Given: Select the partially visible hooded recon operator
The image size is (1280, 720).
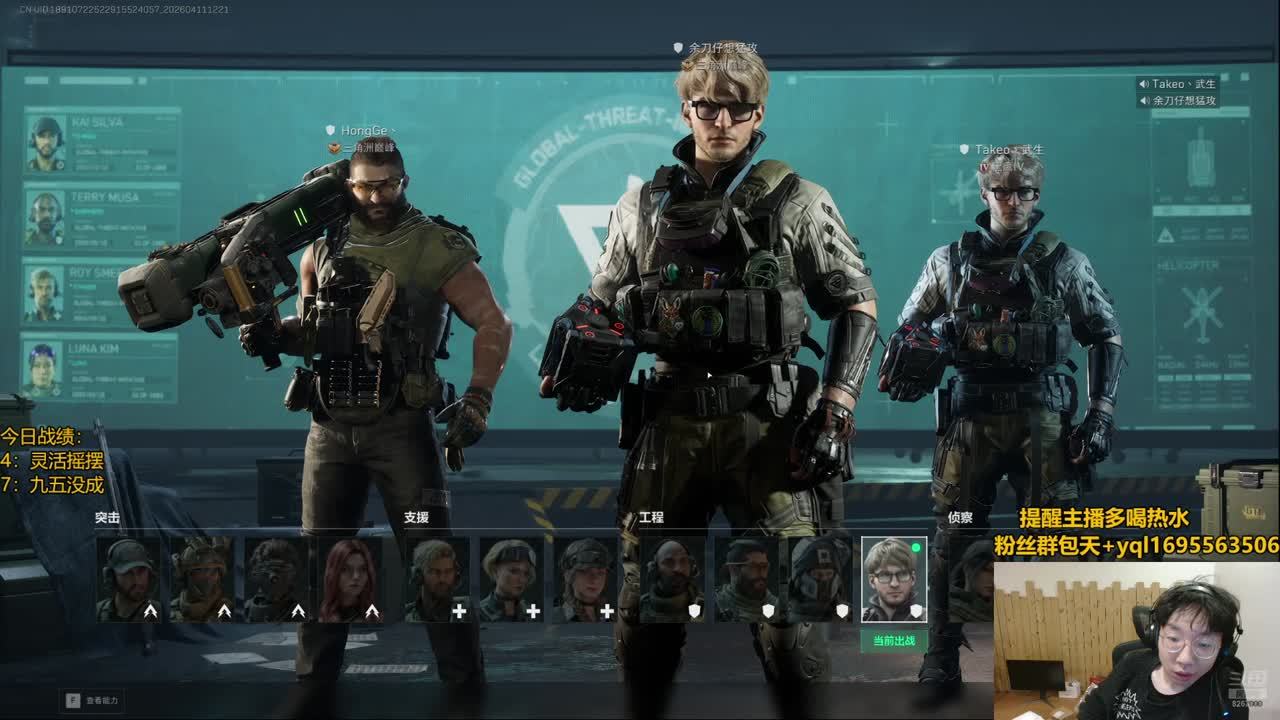Looking at the screenshot, I should pyautogui.click(x=970, y=580).
